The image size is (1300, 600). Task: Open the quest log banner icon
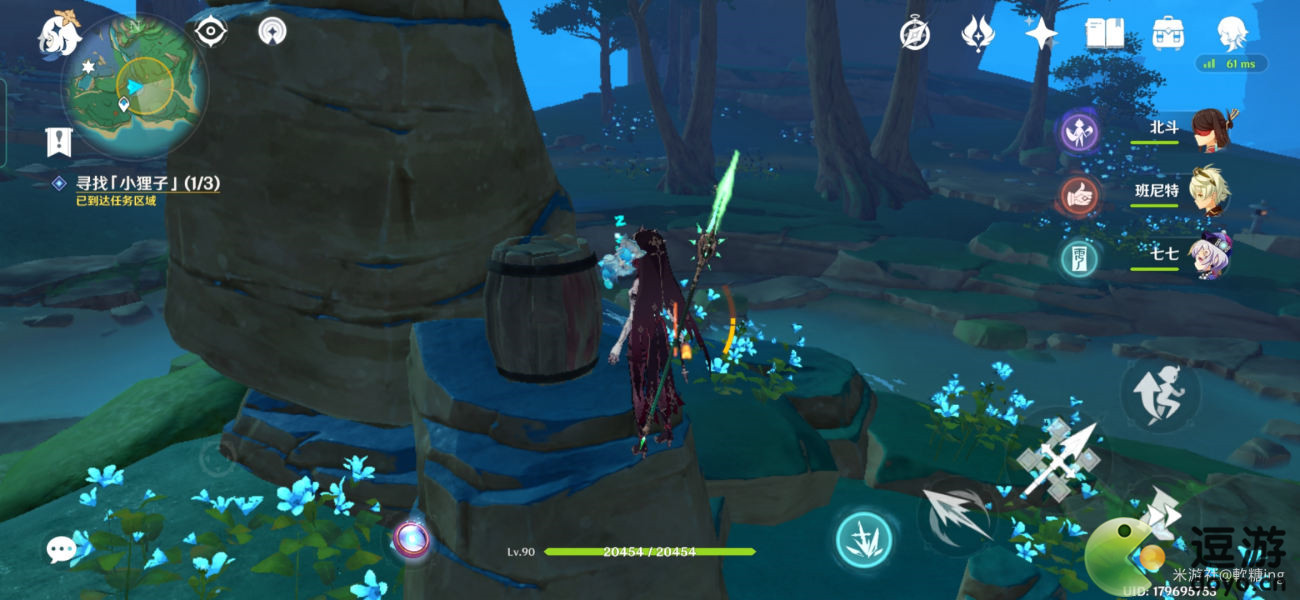(59, 142)
